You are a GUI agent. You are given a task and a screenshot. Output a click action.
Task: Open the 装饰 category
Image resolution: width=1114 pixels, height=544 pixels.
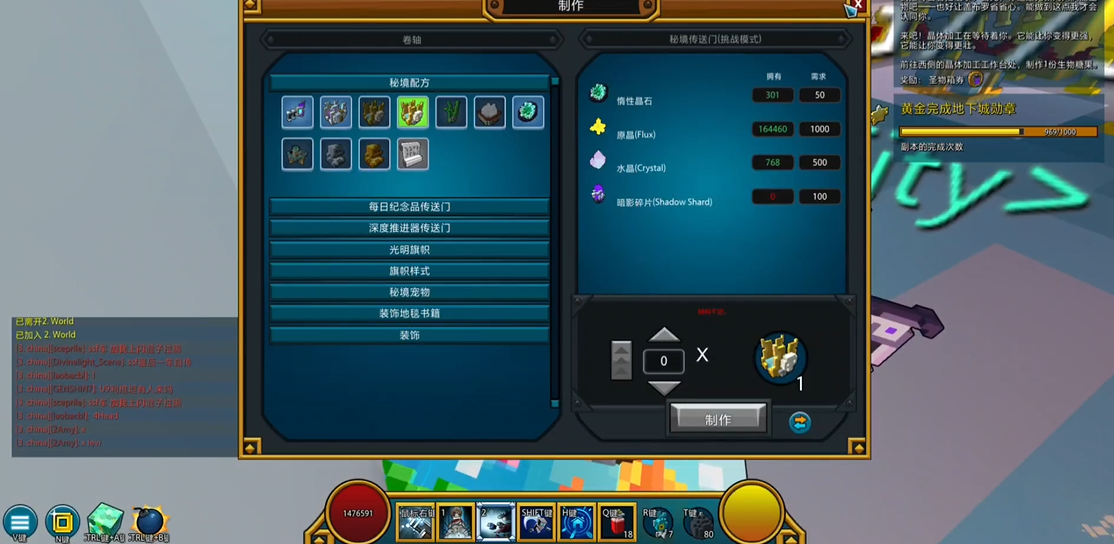[409, 335]
